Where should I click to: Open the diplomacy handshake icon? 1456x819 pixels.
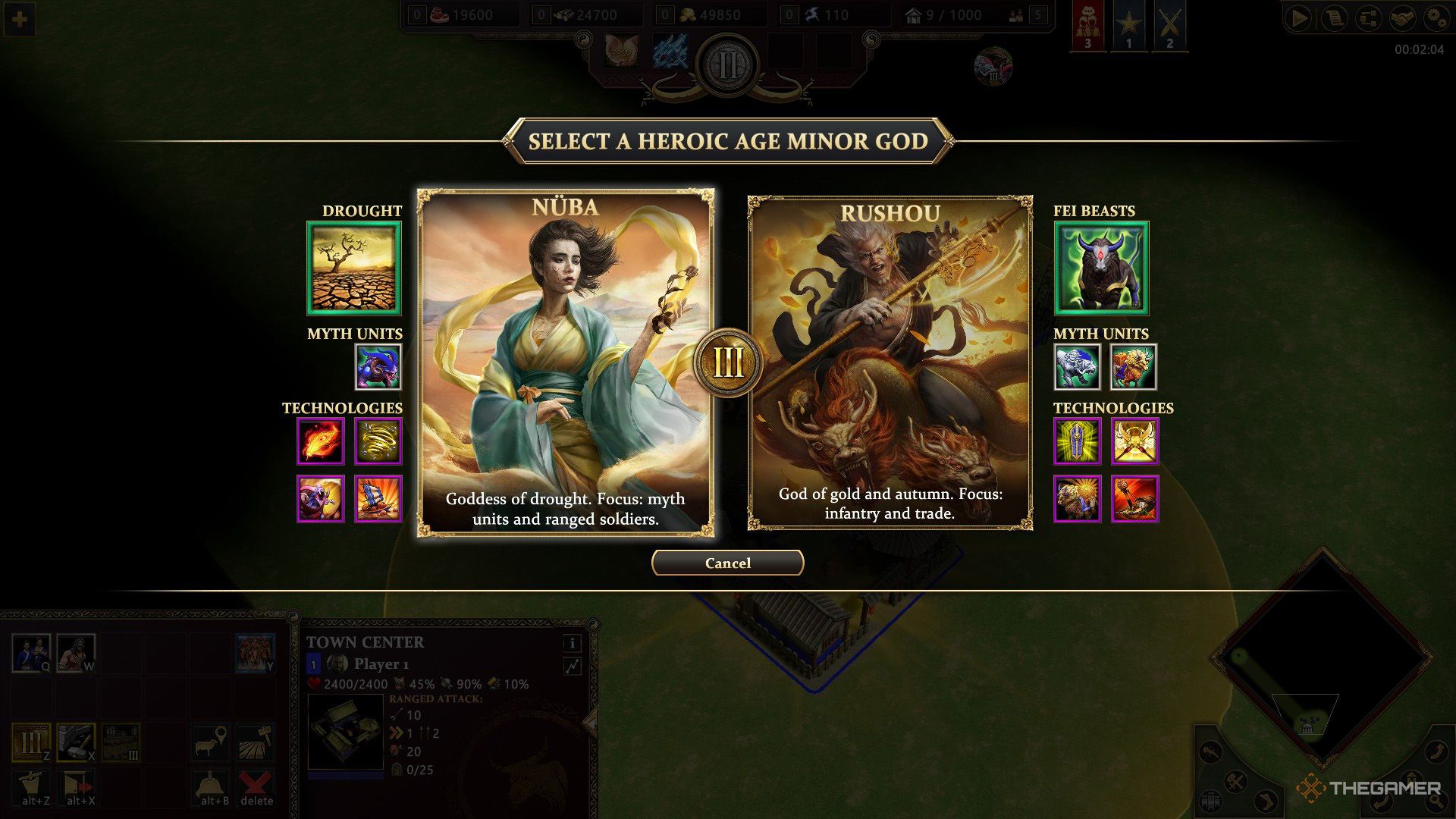tap(1403, 17)
